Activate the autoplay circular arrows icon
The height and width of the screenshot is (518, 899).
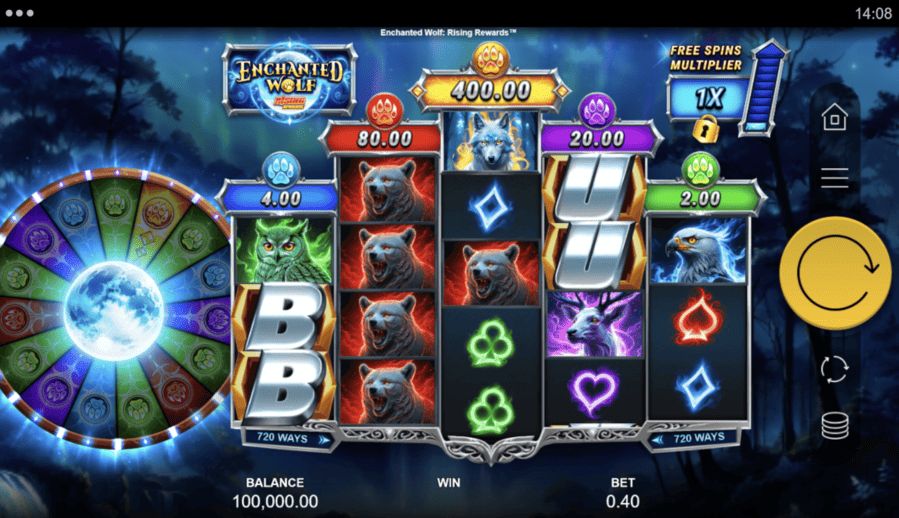pos(834,368)
